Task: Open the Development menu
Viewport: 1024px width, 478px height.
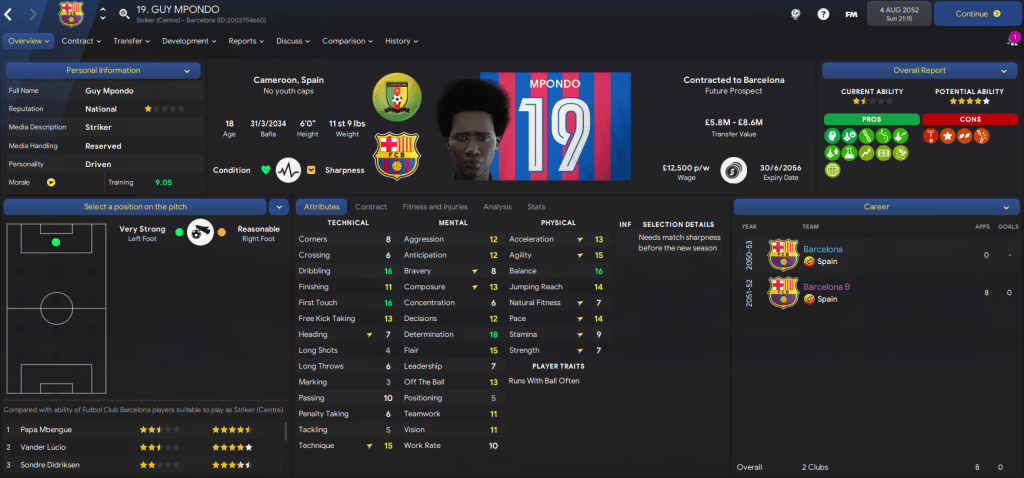Action: click(189, 41)
